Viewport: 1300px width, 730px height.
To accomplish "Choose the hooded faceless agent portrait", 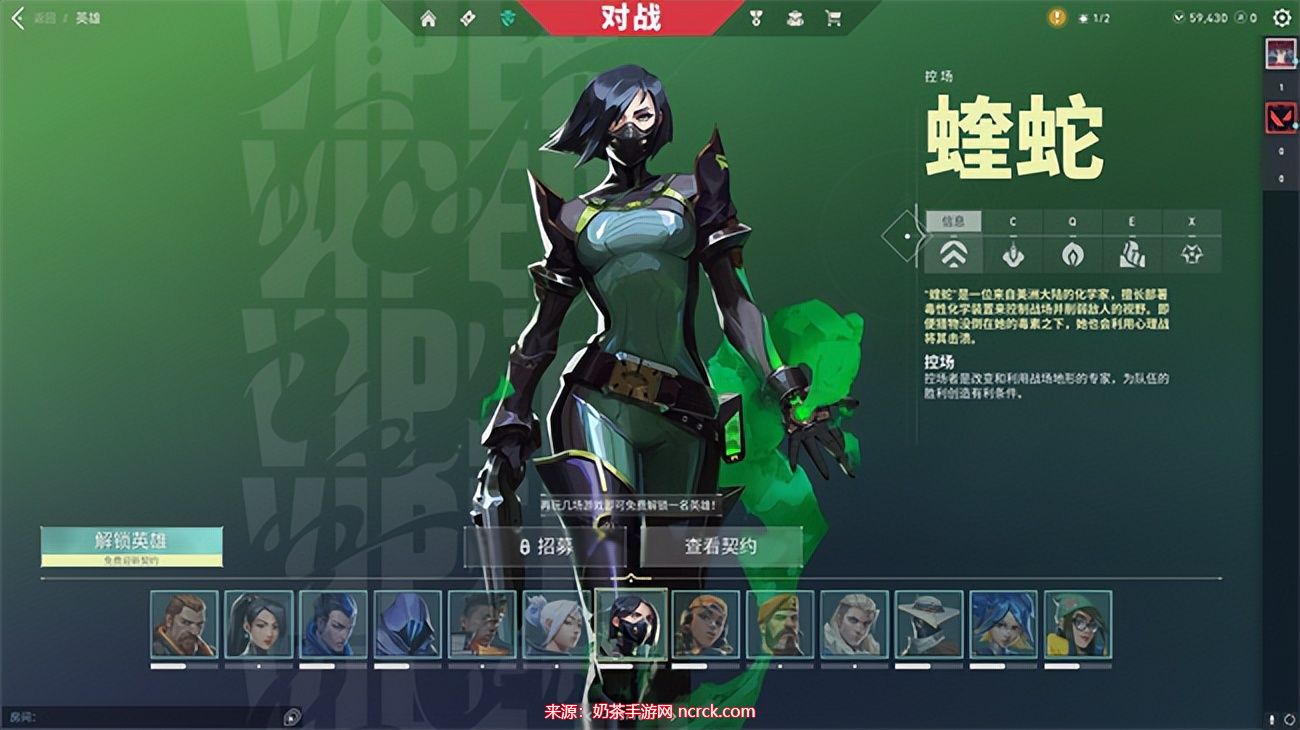I will [x=408, y=624].
